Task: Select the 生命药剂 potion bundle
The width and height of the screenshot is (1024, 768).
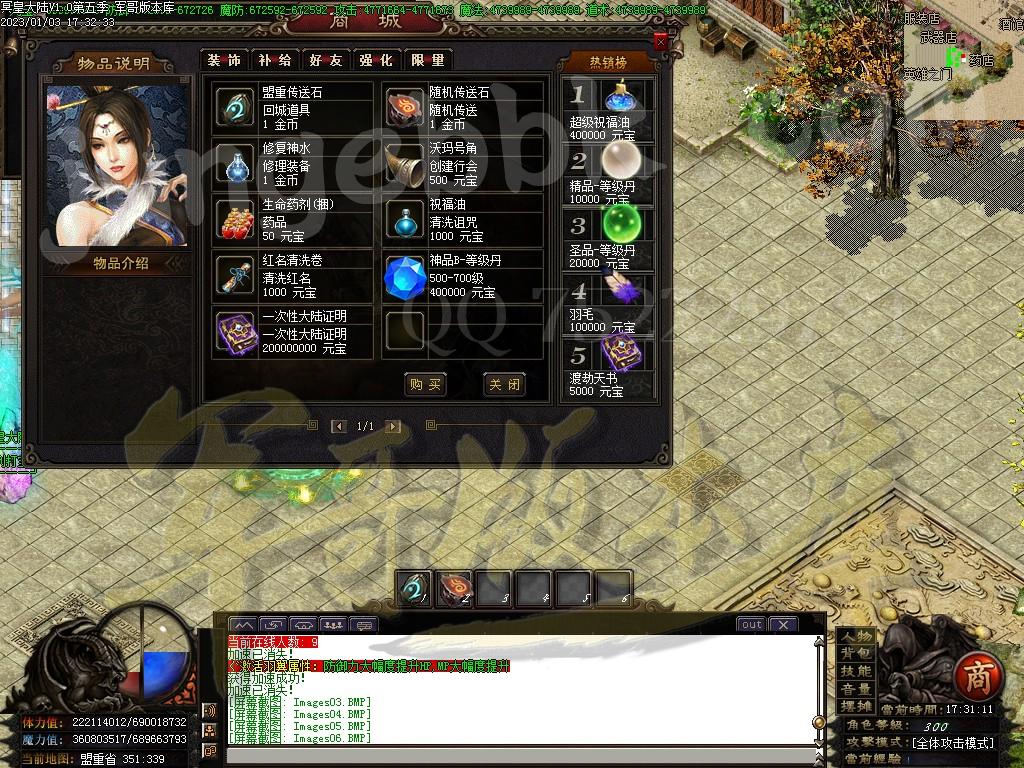Action: pos(237,220)
